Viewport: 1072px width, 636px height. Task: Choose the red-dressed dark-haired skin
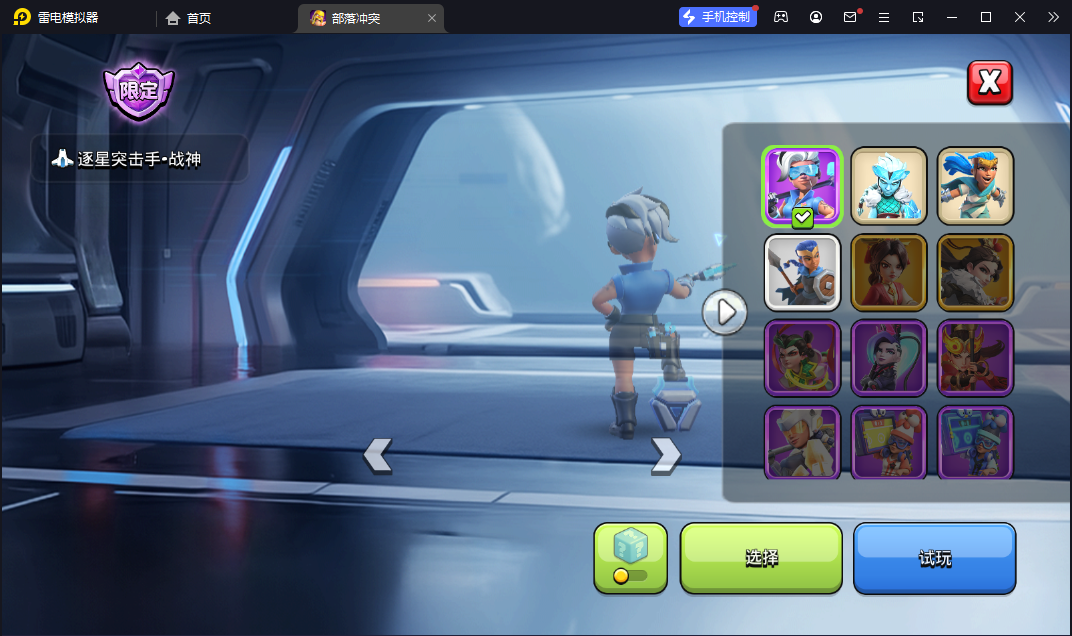coord(889,273)
